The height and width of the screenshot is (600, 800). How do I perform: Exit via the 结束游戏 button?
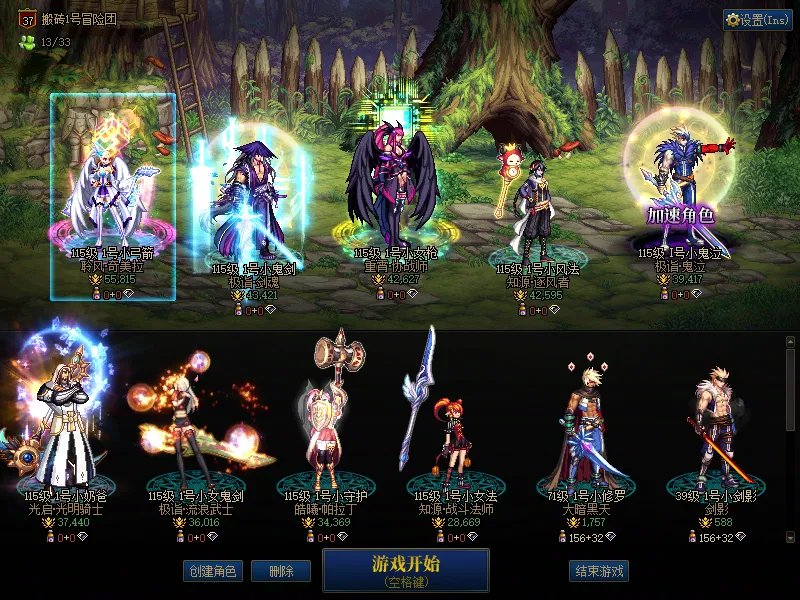click(599, 571)
